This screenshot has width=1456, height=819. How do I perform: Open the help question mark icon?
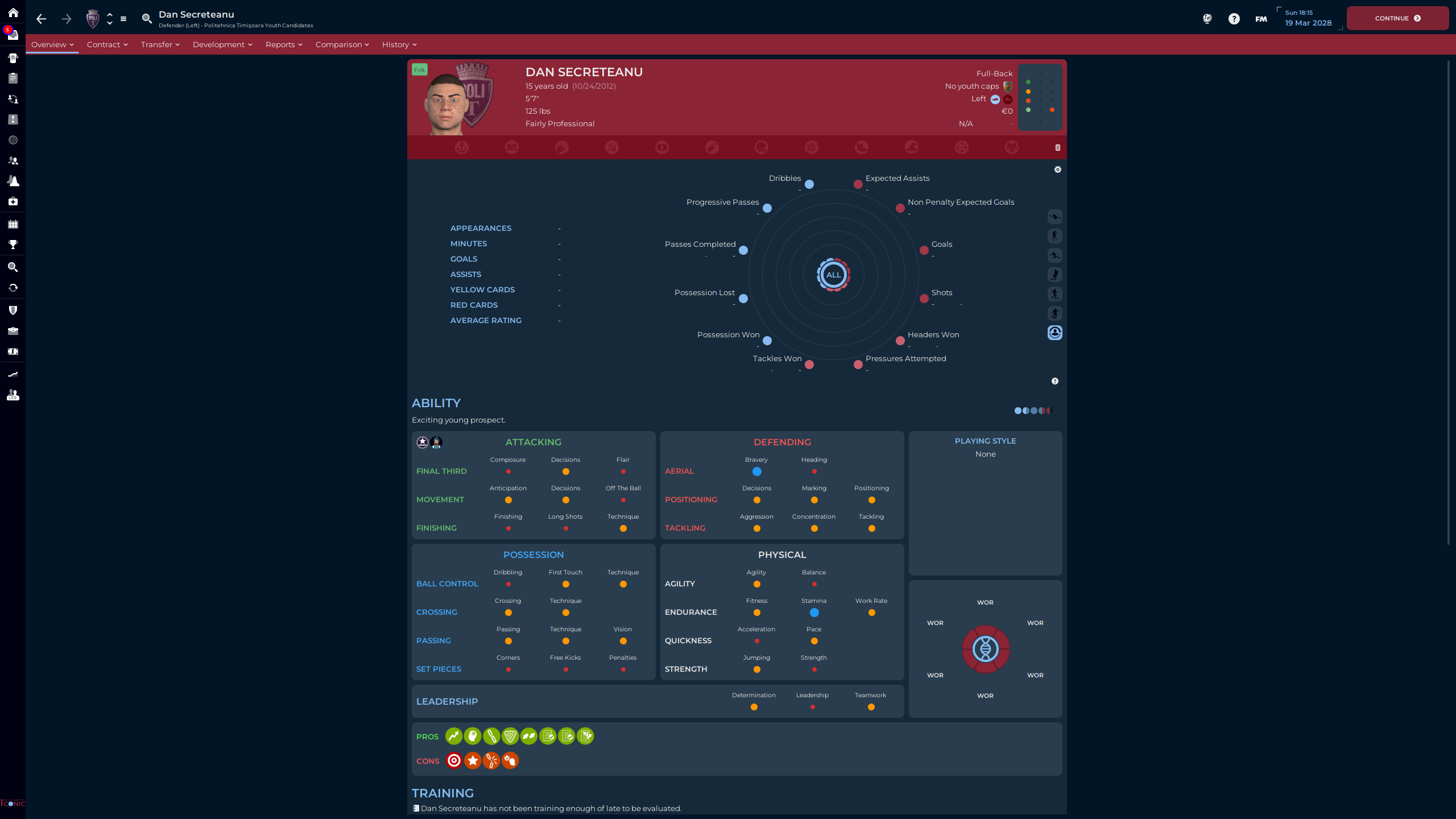(x=1234, y=19)
